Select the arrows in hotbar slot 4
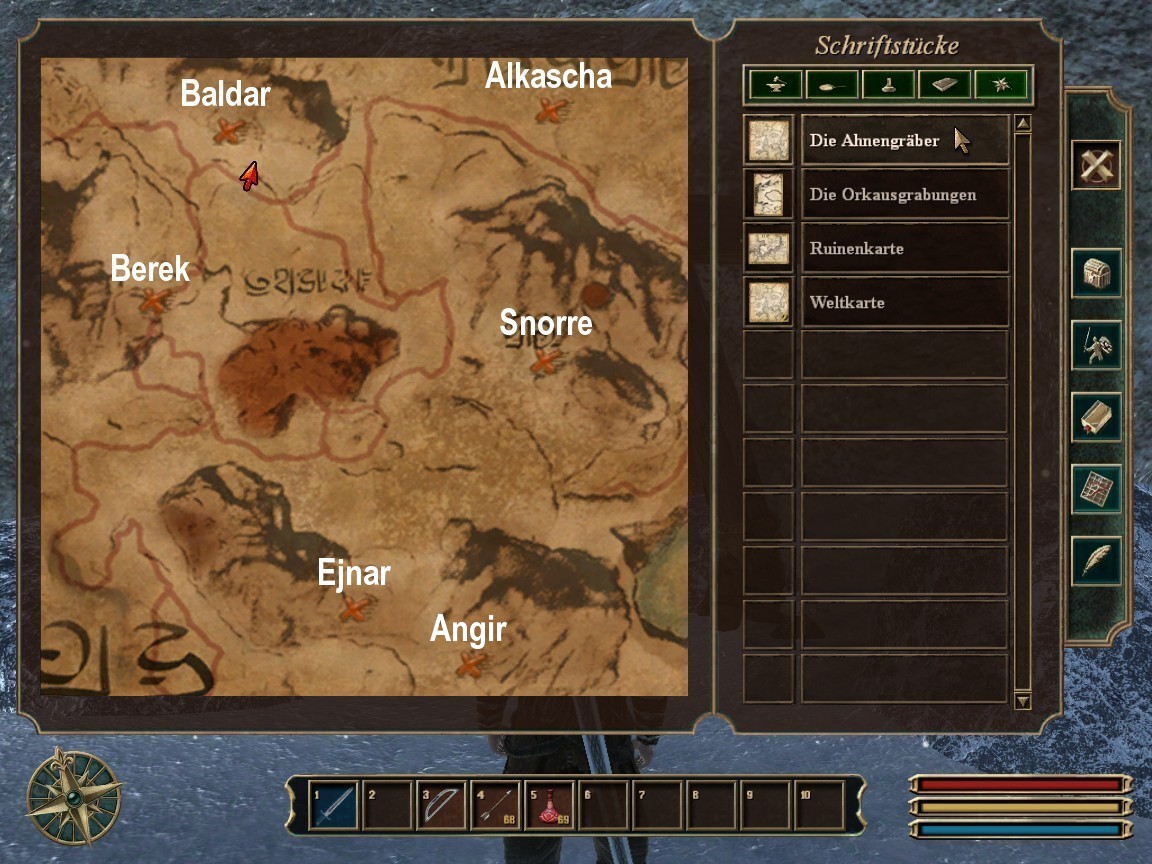 [495, 805]
